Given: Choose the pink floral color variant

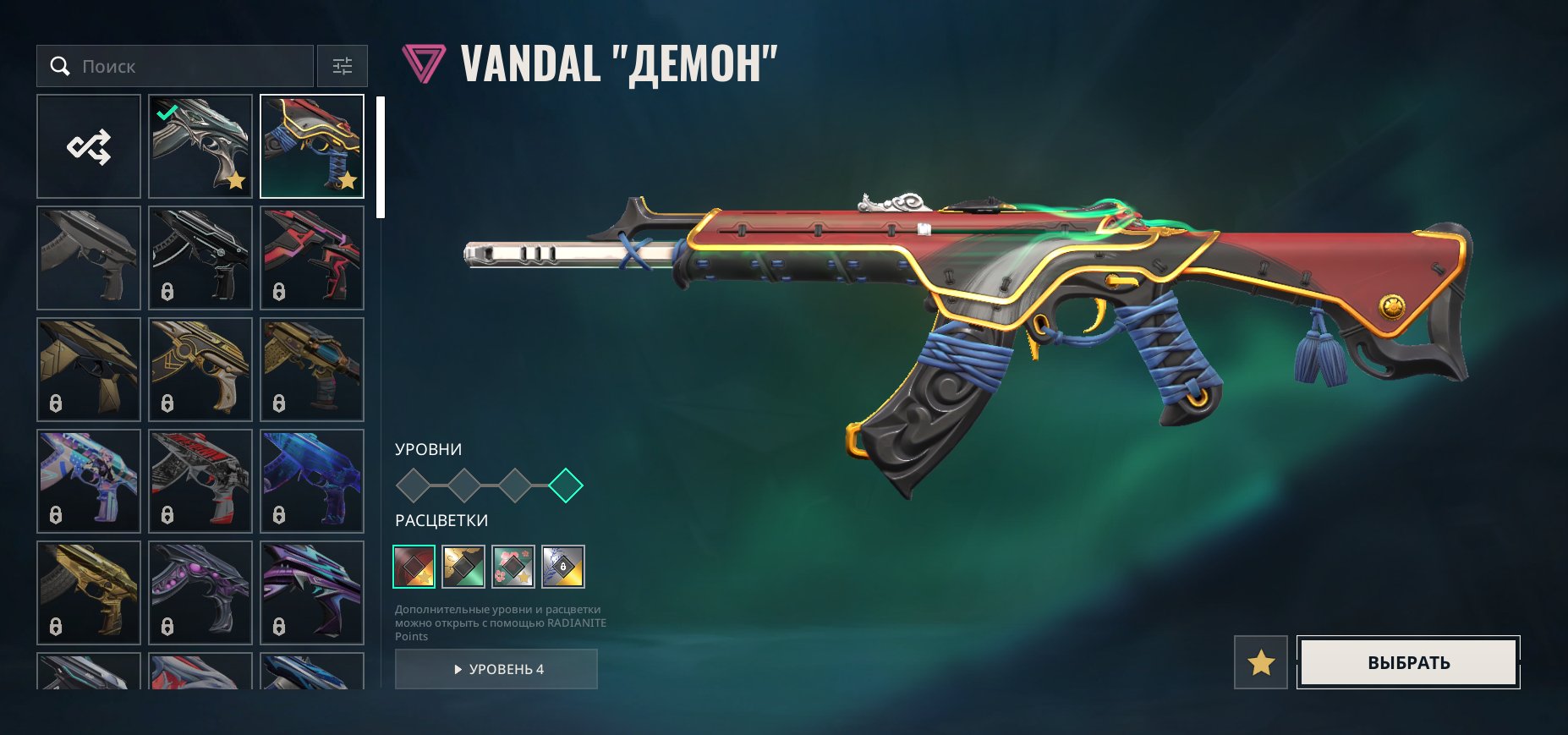Looking at the screenshot, I should tap(513, 567).
